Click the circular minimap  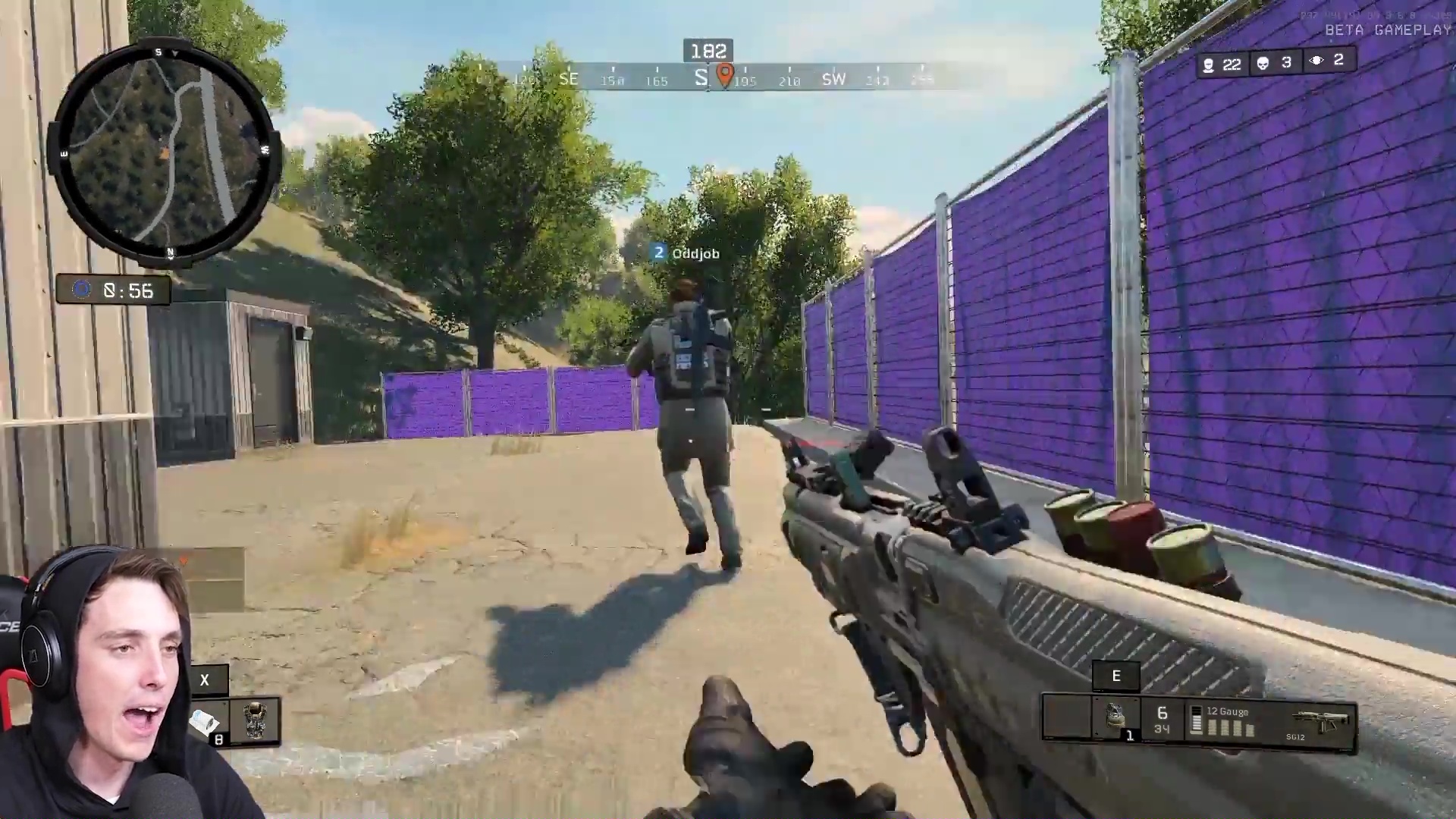point(165,152)
